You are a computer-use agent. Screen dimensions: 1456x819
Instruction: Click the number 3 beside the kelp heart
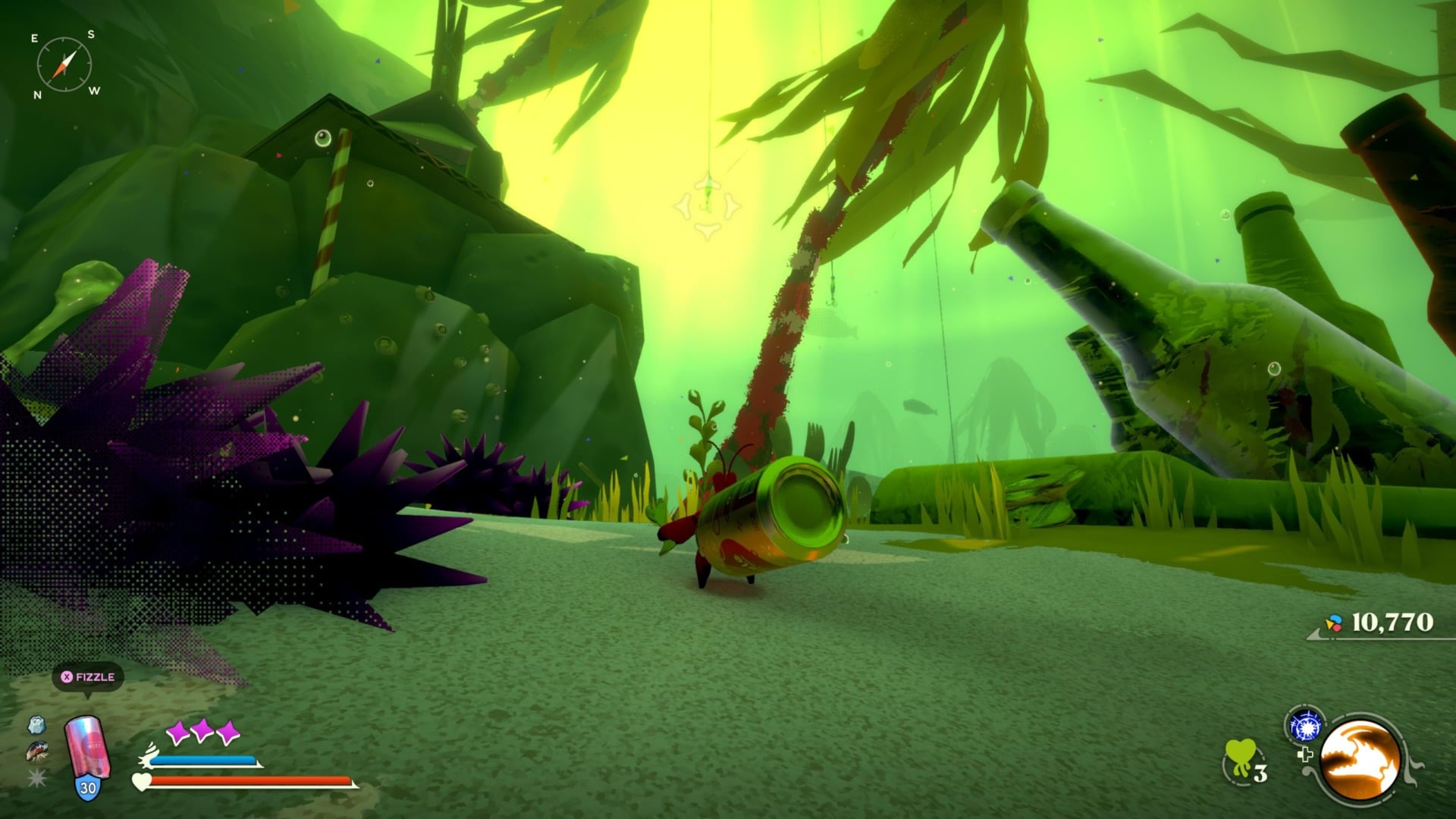tap(1261, 773)
